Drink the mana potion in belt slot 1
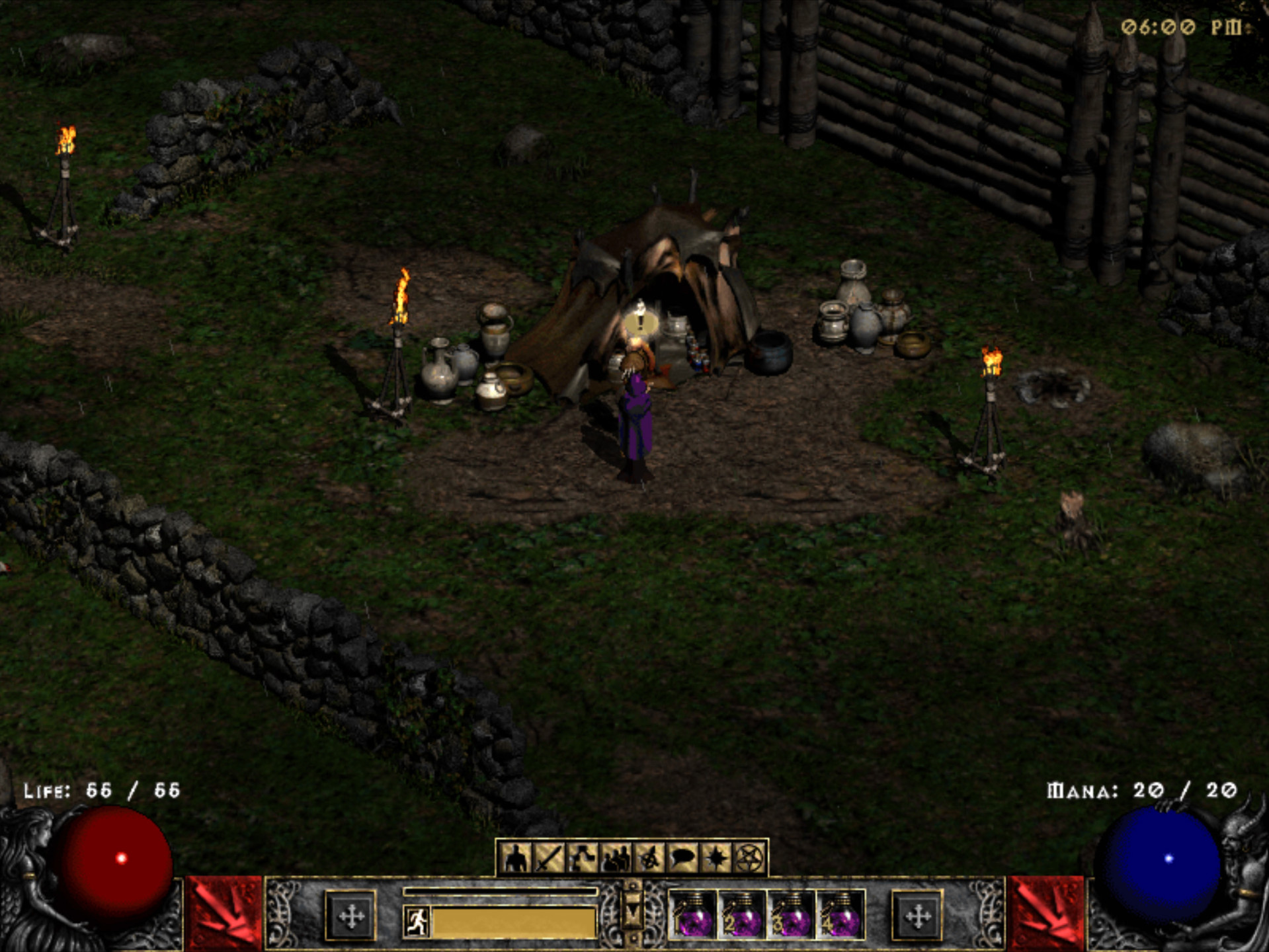1269x952 pixels. click(691, 919)
